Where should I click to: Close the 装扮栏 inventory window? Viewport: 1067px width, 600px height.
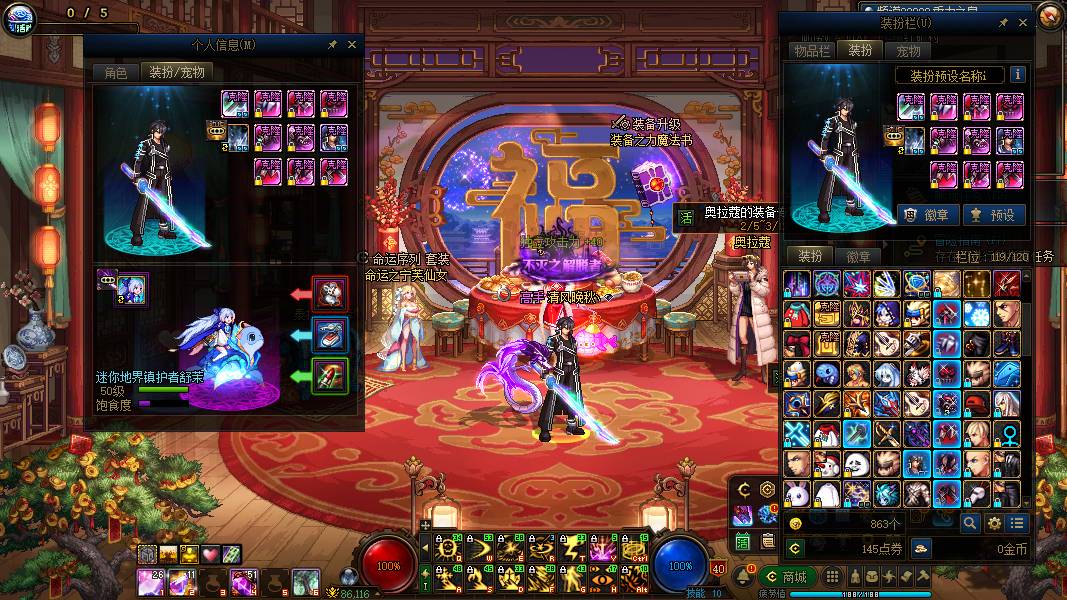coord(1022,22)
